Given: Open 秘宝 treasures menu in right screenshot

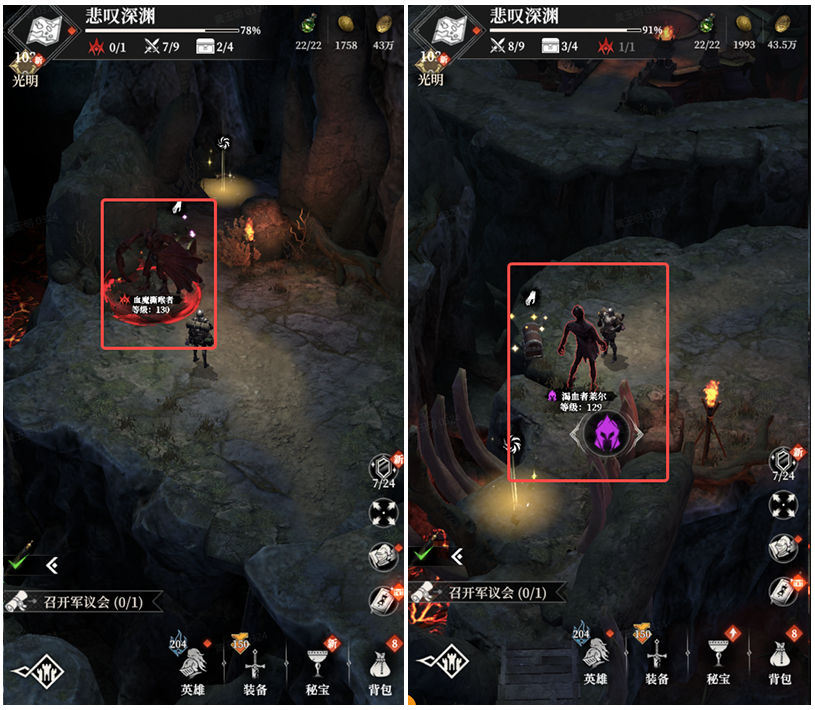Looking at the screenshot, I should 718,661.
